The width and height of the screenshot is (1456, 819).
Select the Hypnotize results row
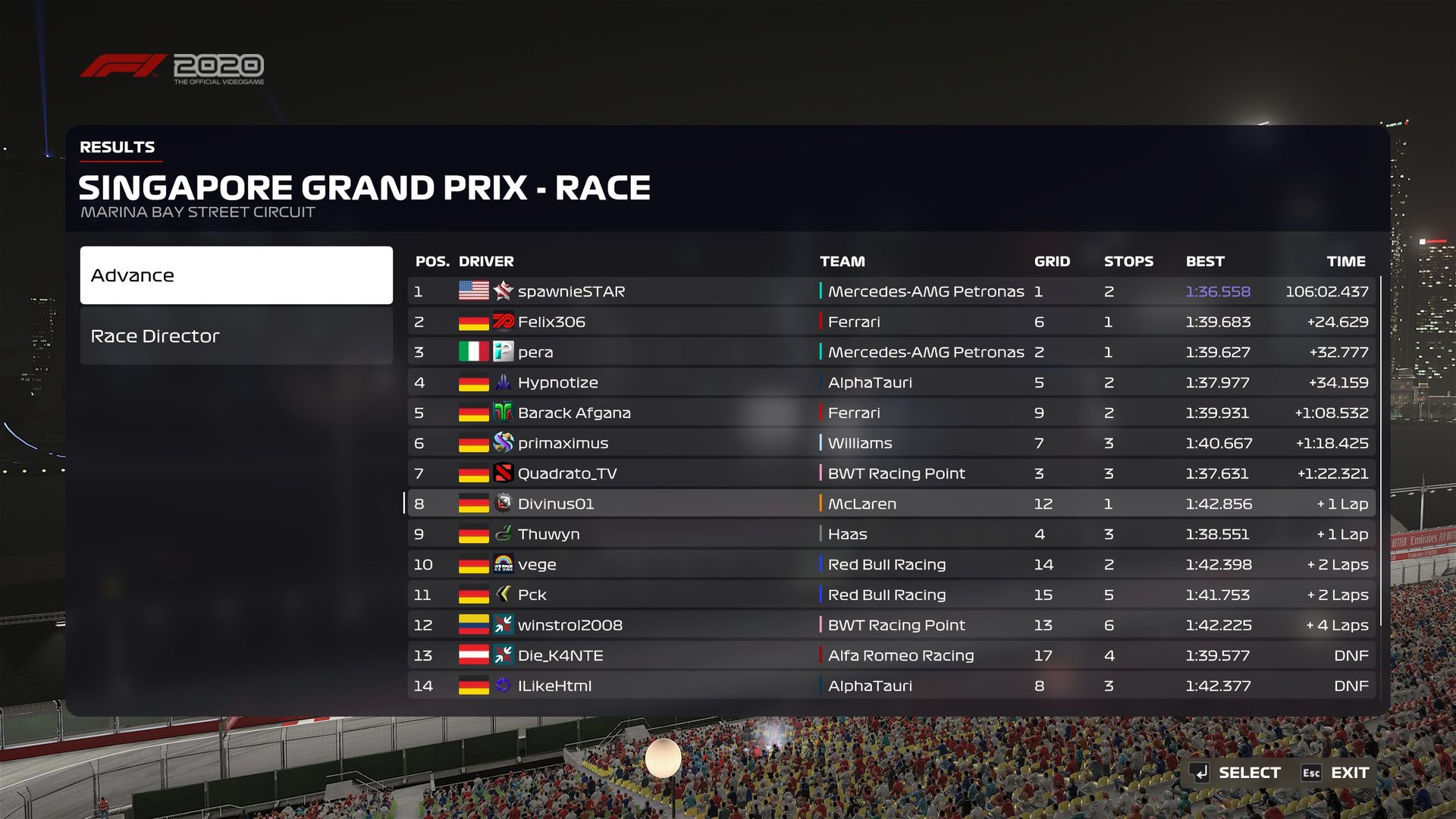[891, 382]
